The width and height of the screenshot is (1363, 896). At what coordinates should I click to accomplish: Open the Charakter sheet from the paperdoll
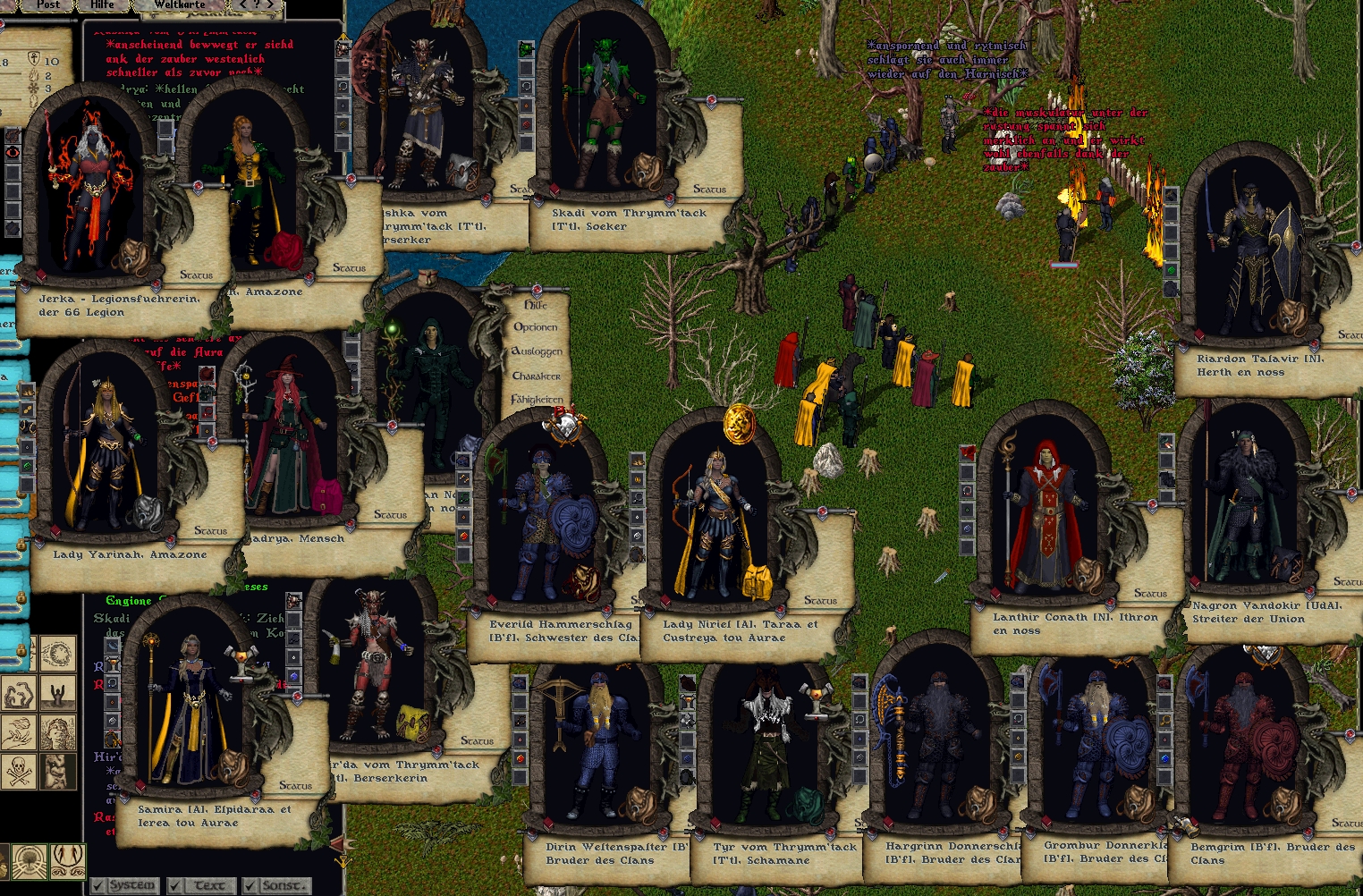[x=536, y=376]
